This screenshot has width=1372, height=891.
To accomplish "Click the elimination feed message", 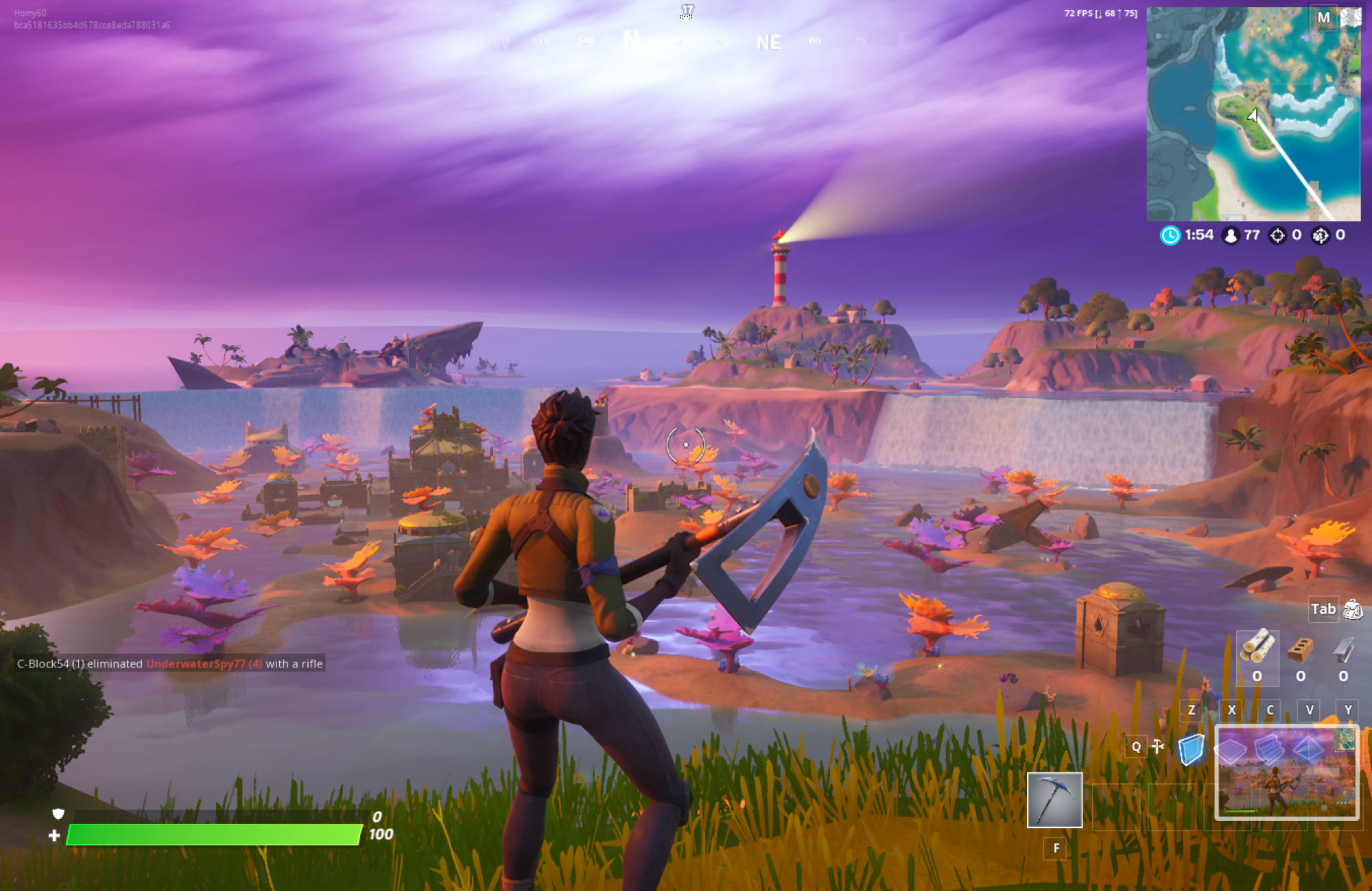I will [x=170, y=663].
